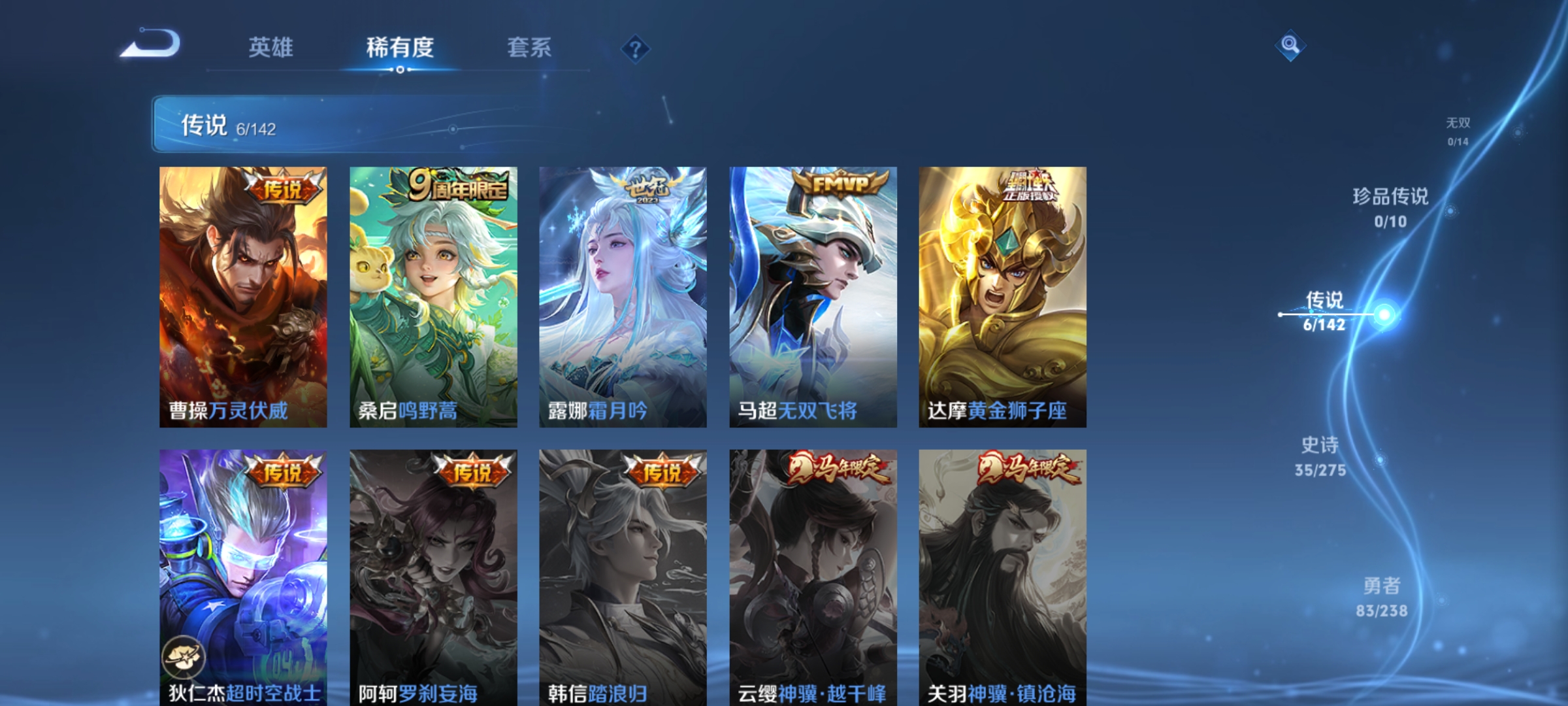Open the help question mark icon
Screen dimensions: 1568x706
pyautogui.click(x=635, y=50)
